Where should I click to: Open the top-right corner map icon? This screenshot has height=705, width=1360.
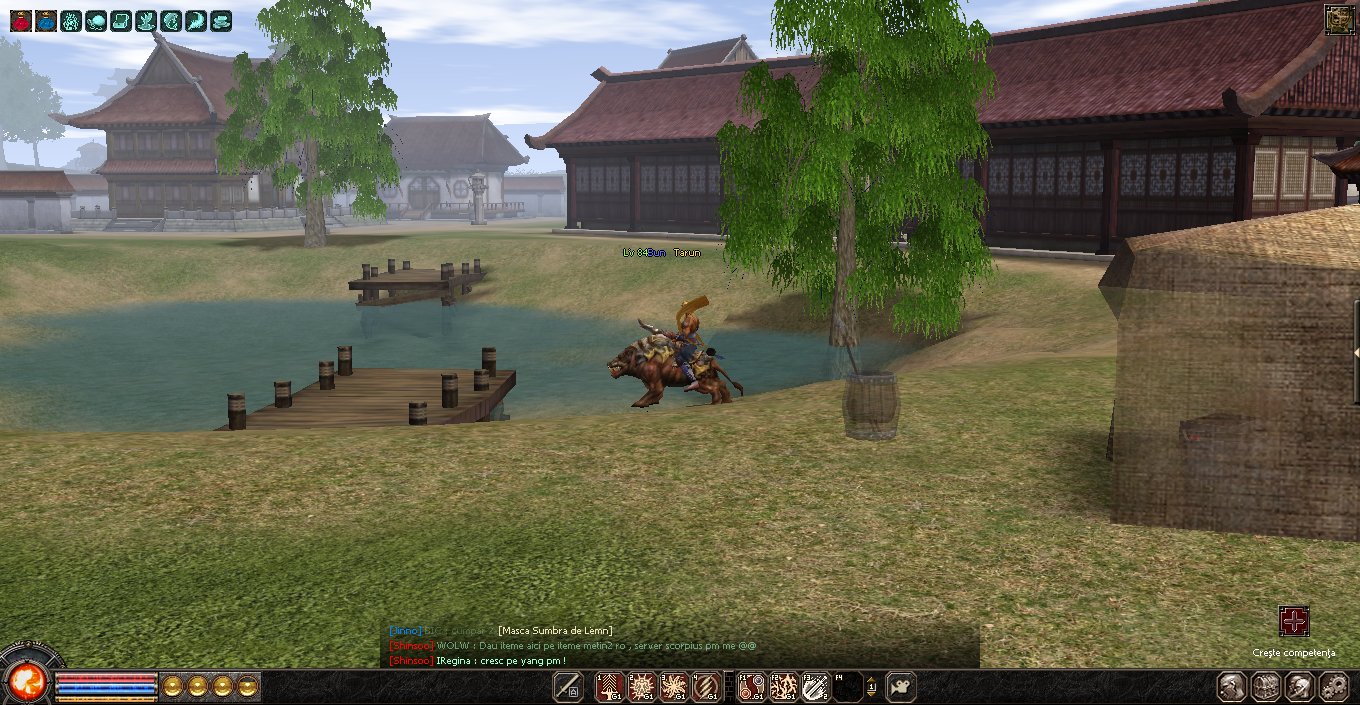pyautogui.click(x=1340, y=19)
